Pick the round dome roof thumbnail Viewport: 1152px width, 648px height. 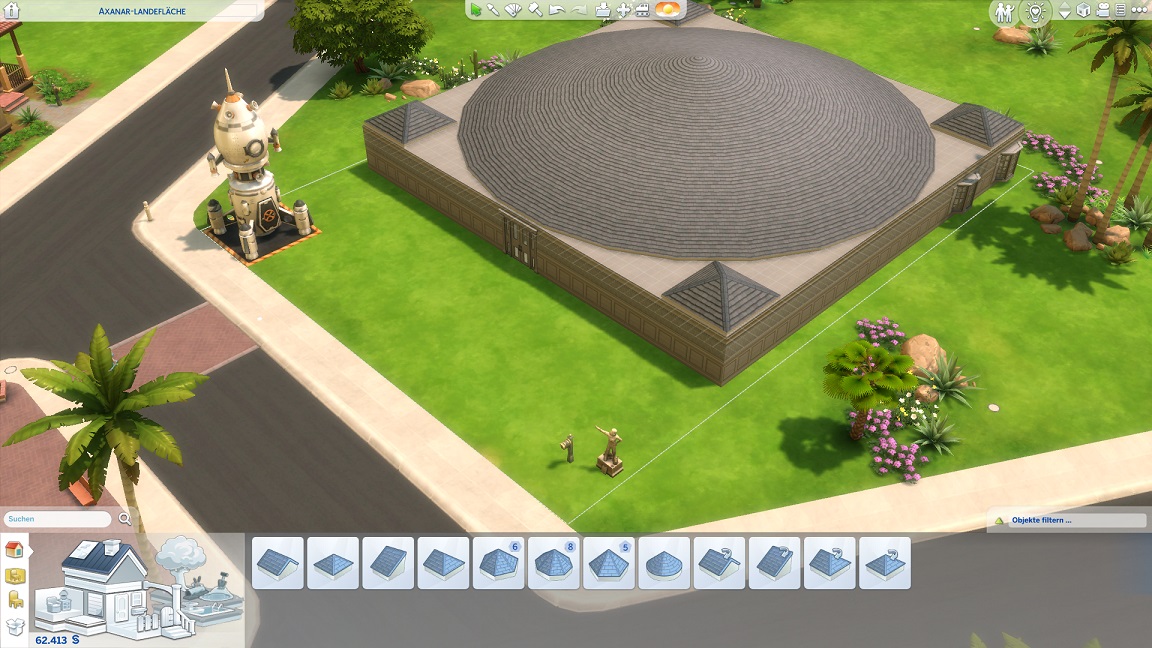664,563
